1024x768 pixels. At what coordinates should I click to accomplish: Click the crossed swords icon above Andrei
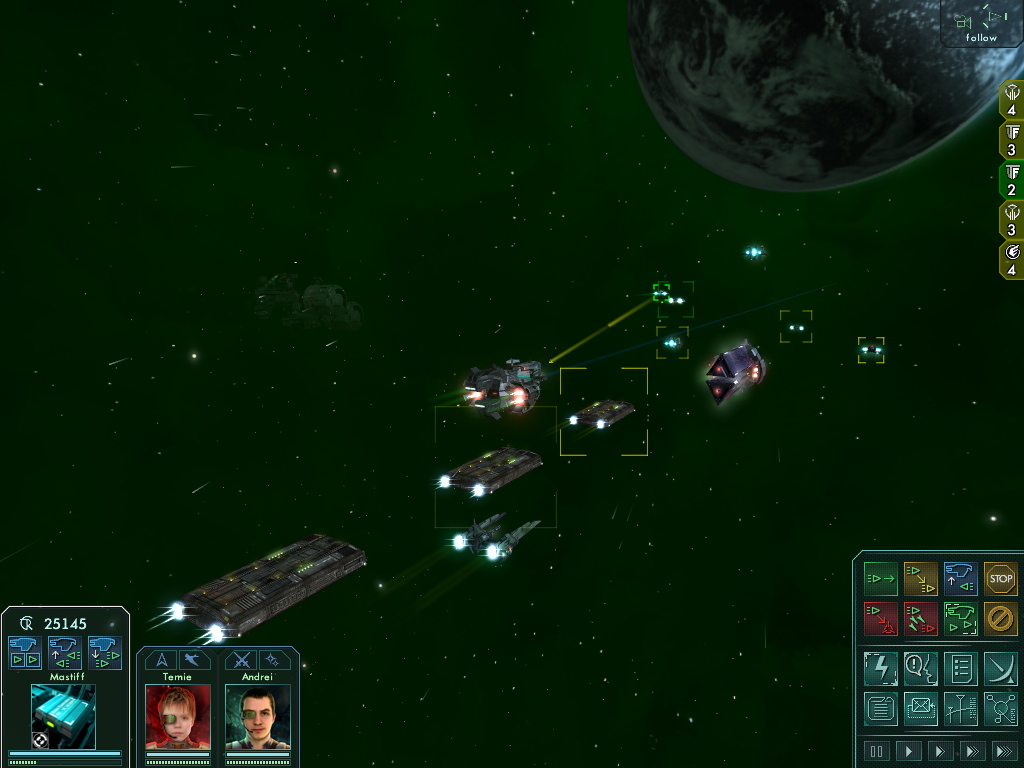(241, 660)
